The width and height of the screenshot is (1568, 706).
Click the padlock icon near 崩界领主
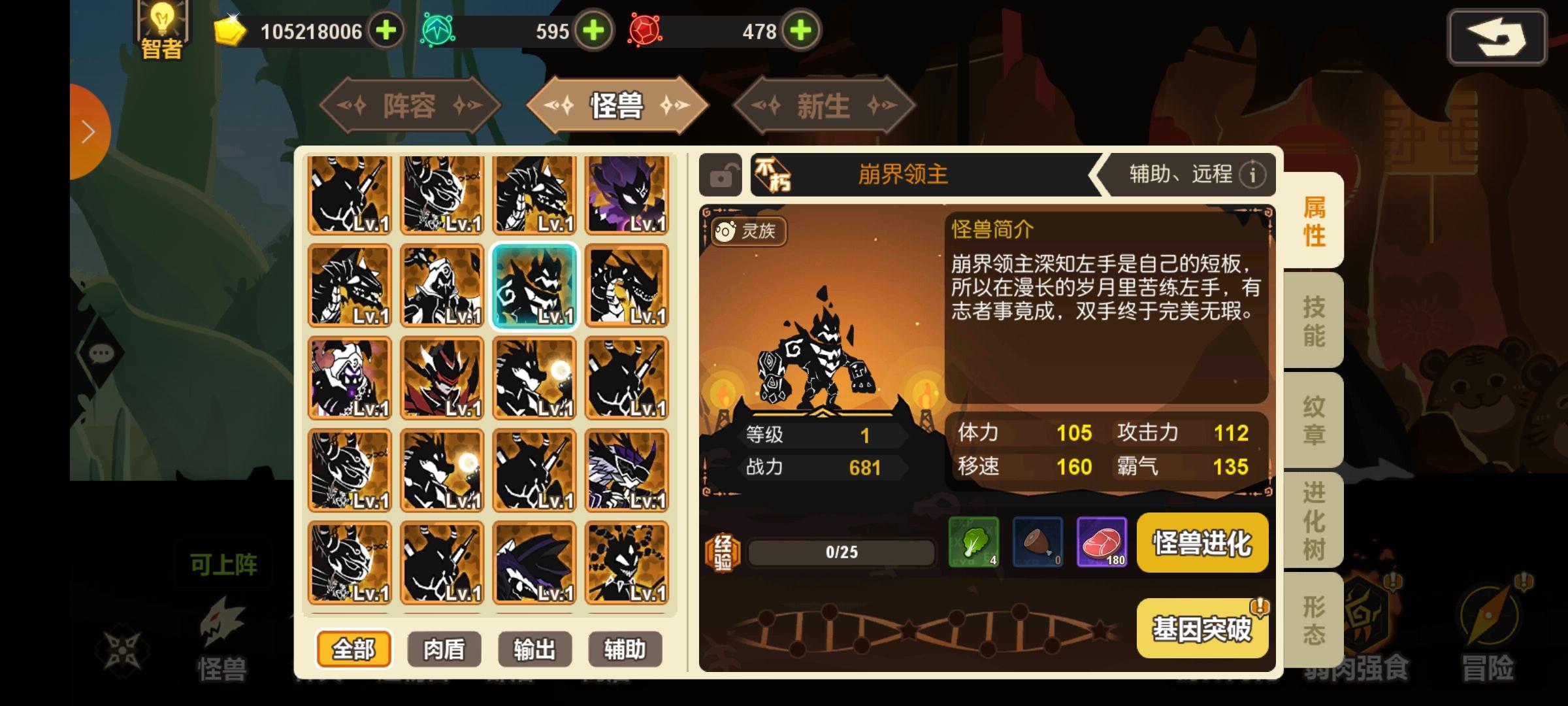[721, 174]
